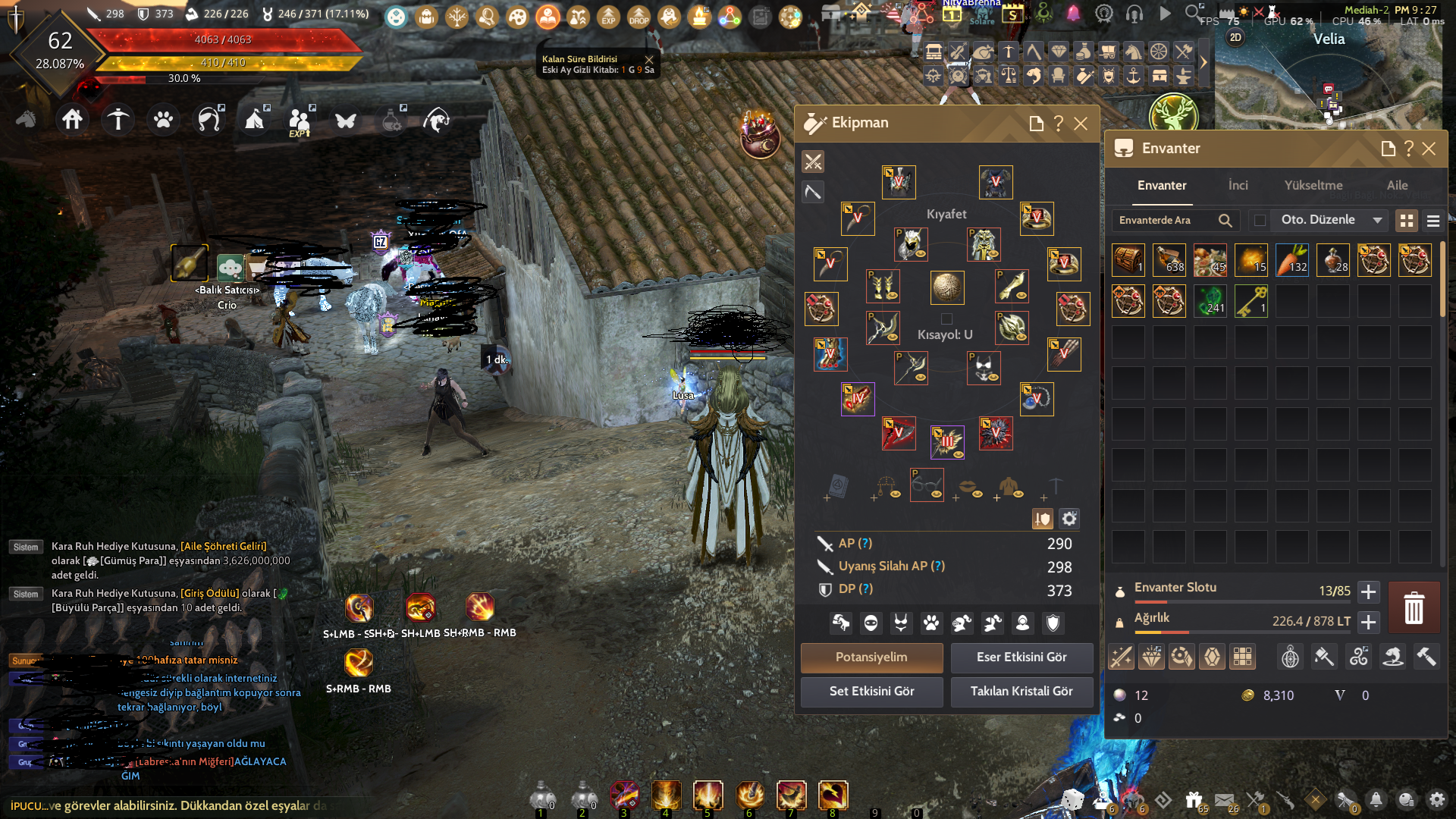
Task: Select the treasure chest inventory item
Action: (x=1128, y=259)
